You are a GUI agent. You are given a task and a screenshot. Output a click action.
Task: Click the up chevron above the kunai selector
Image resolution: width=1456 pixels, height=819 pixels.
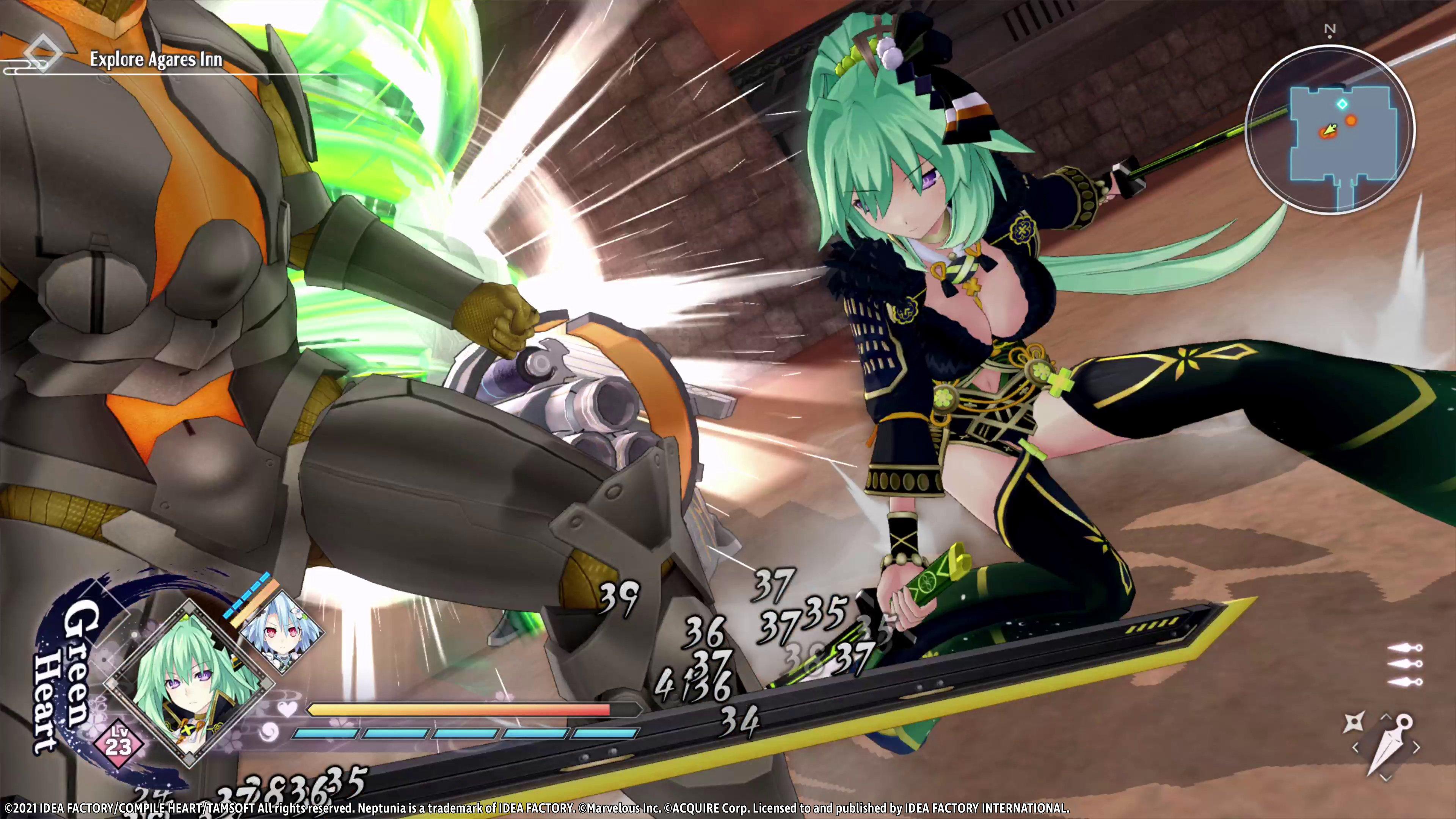point(1385,717)
